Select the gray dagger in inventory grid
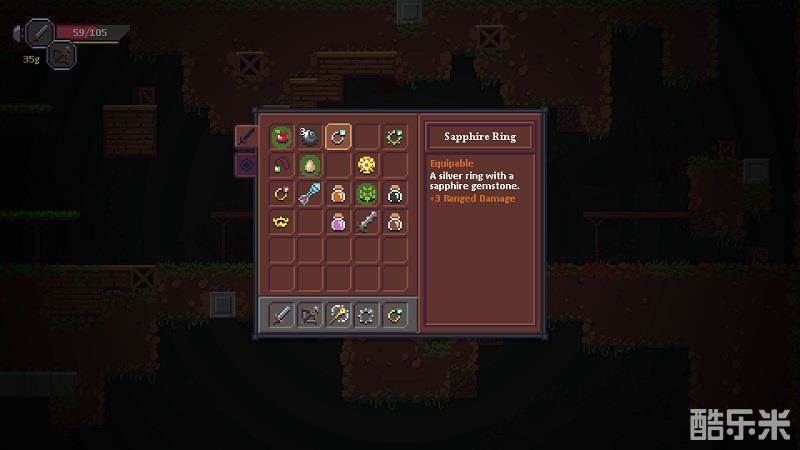The width and height of the screenshot is (800, 450). click(368, 222)
